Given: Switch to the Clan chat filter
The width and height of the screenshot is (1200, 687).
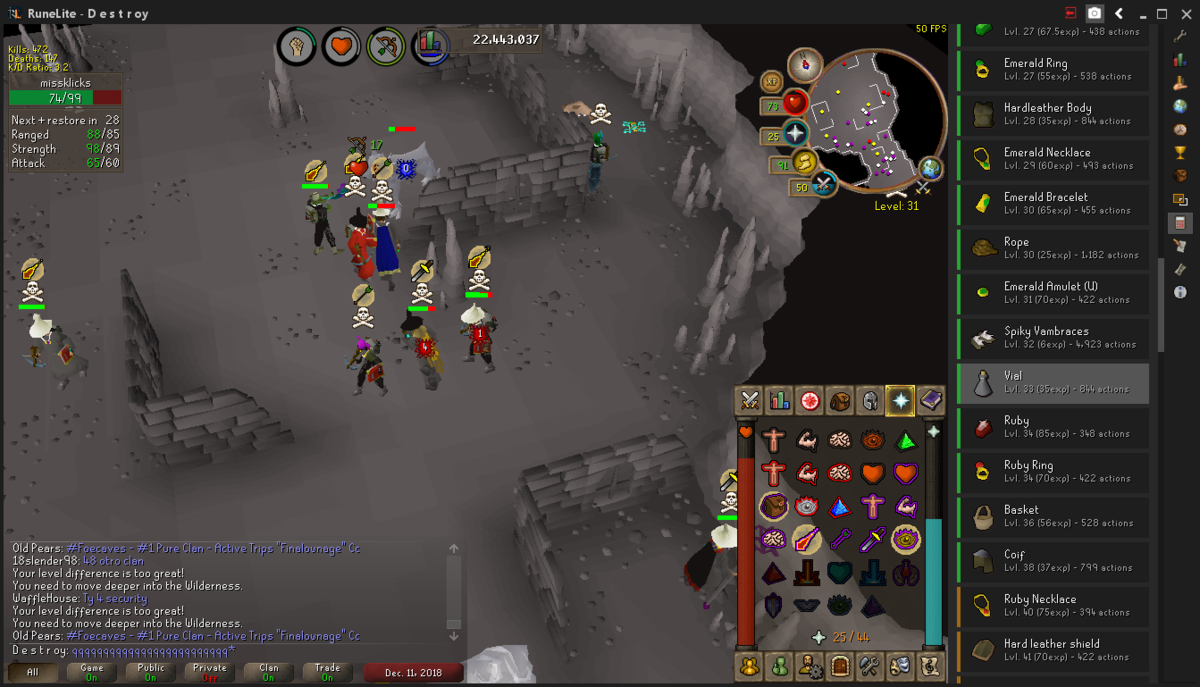Looking at the screenshot, I should [x=268, y=672].
